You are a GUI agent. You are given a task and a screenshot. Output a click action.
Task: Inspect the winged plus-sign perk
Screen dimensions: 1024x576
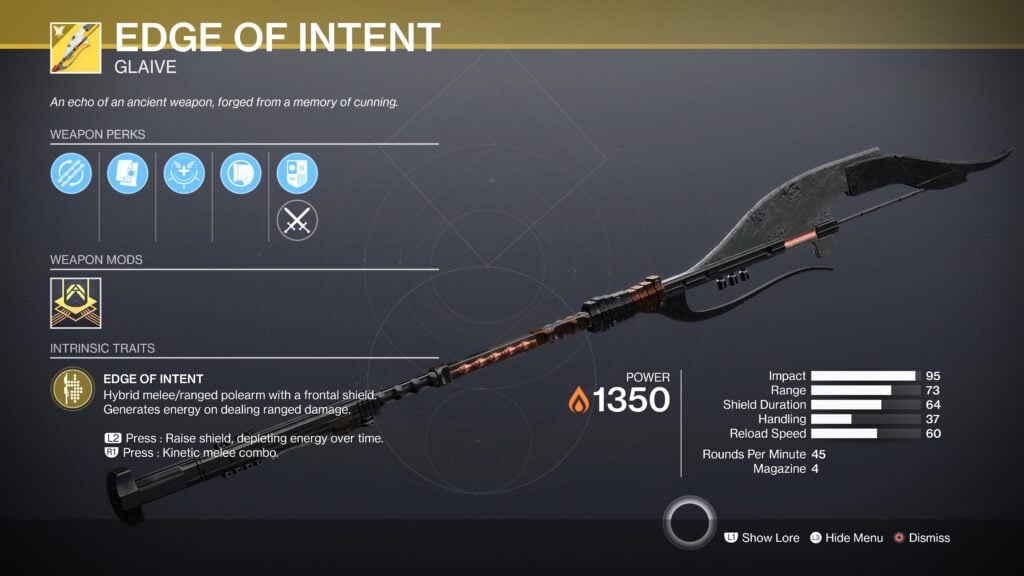[184, 174]
